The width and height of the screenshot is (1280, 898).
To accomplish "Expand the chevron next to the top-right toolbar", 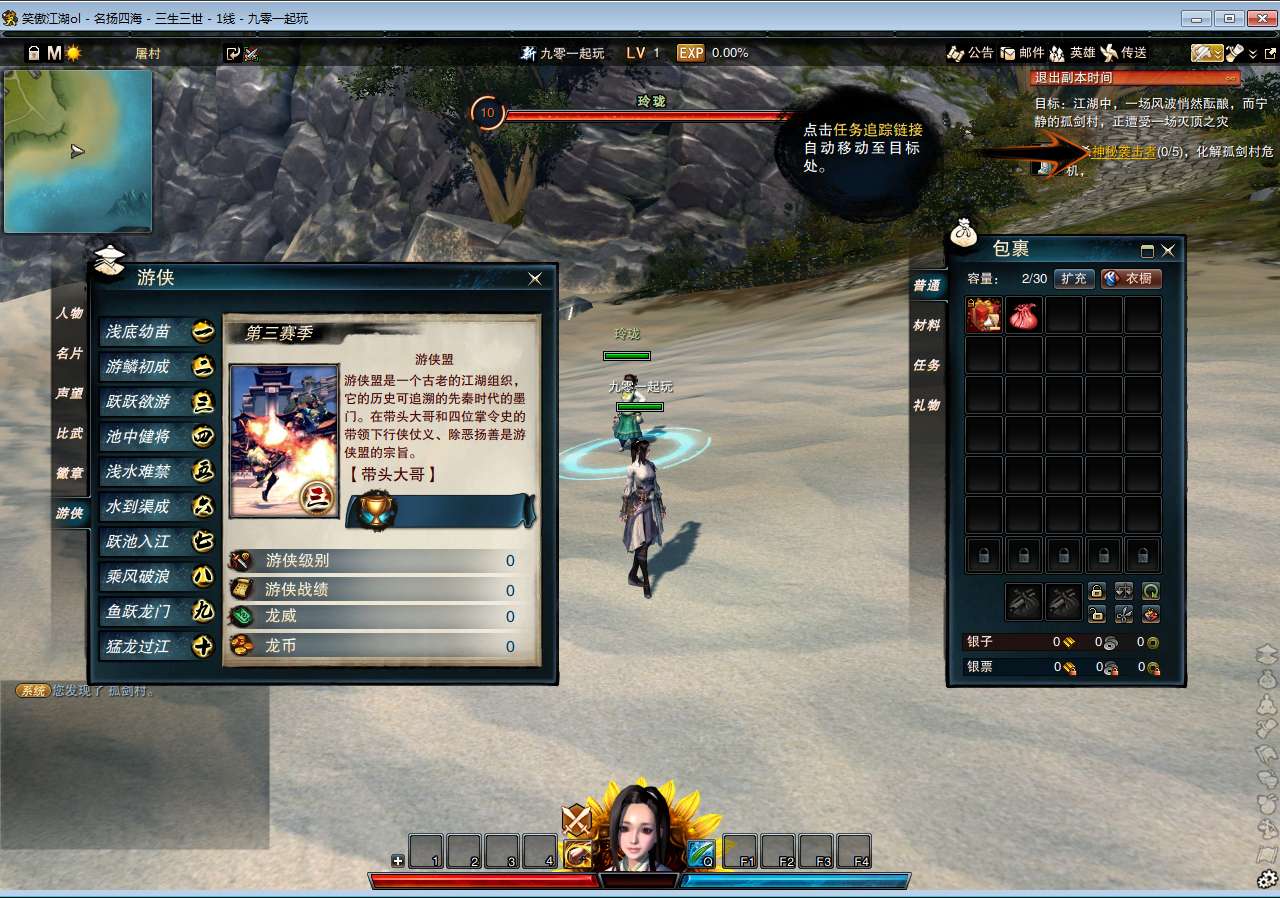I will 1254,53.
